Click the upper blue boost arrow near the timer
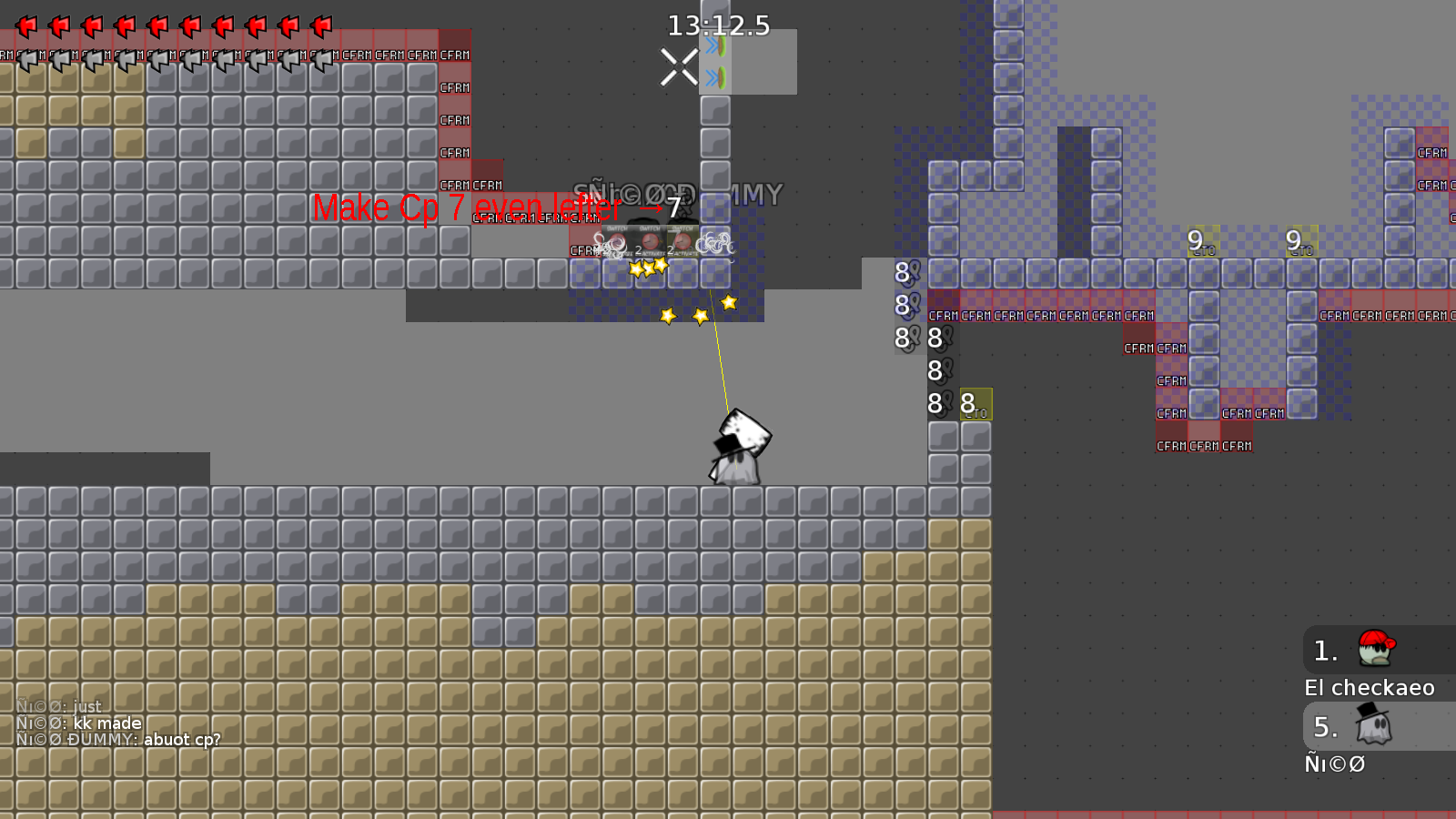 tap(713, 46)
